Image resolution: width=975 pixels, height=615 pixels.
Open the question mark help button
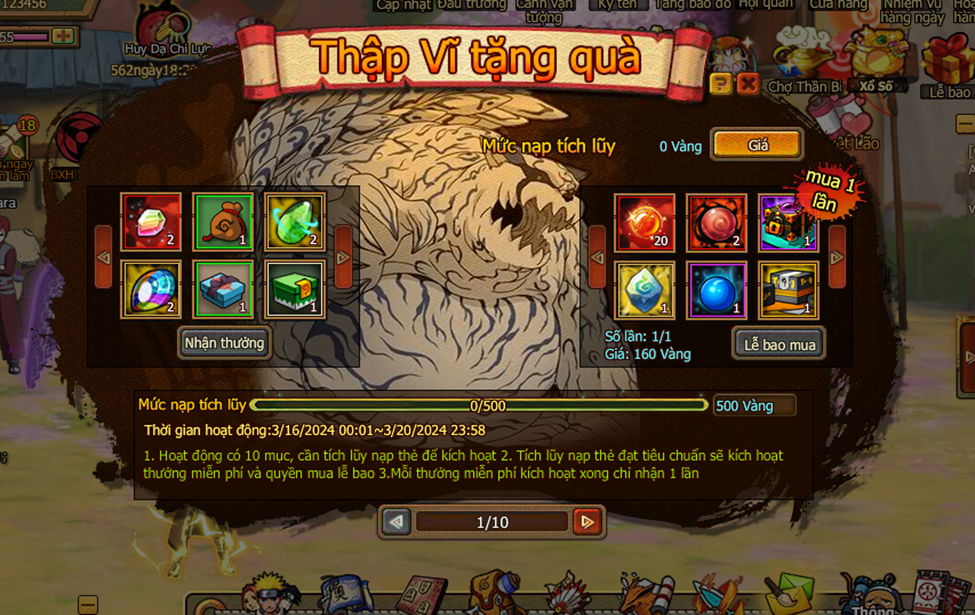click(x=720, y=84)
